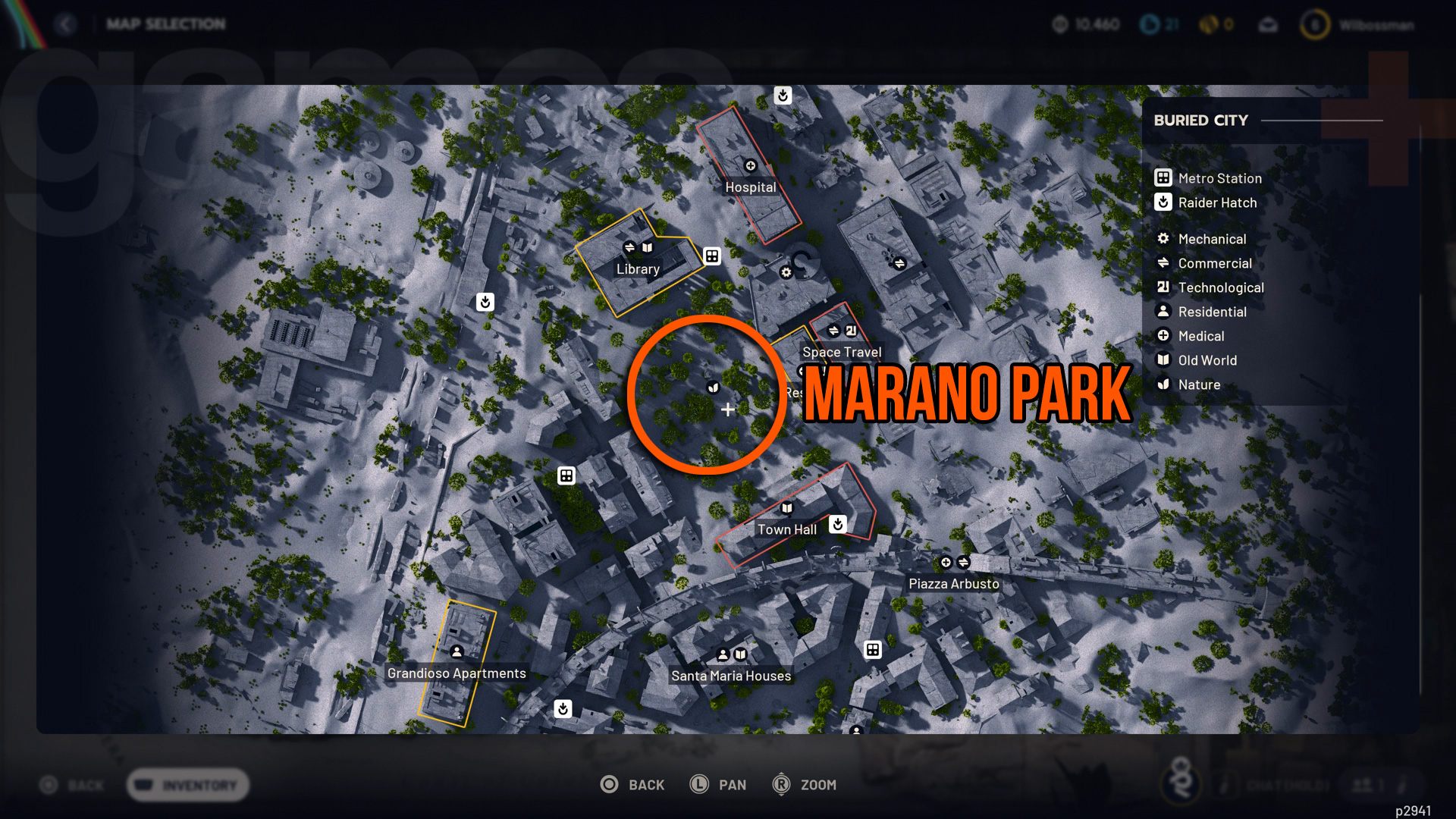Click the Raider Hatch marker below Grandioso Apartments
1456x819 pixels.
tap(562, 711)
